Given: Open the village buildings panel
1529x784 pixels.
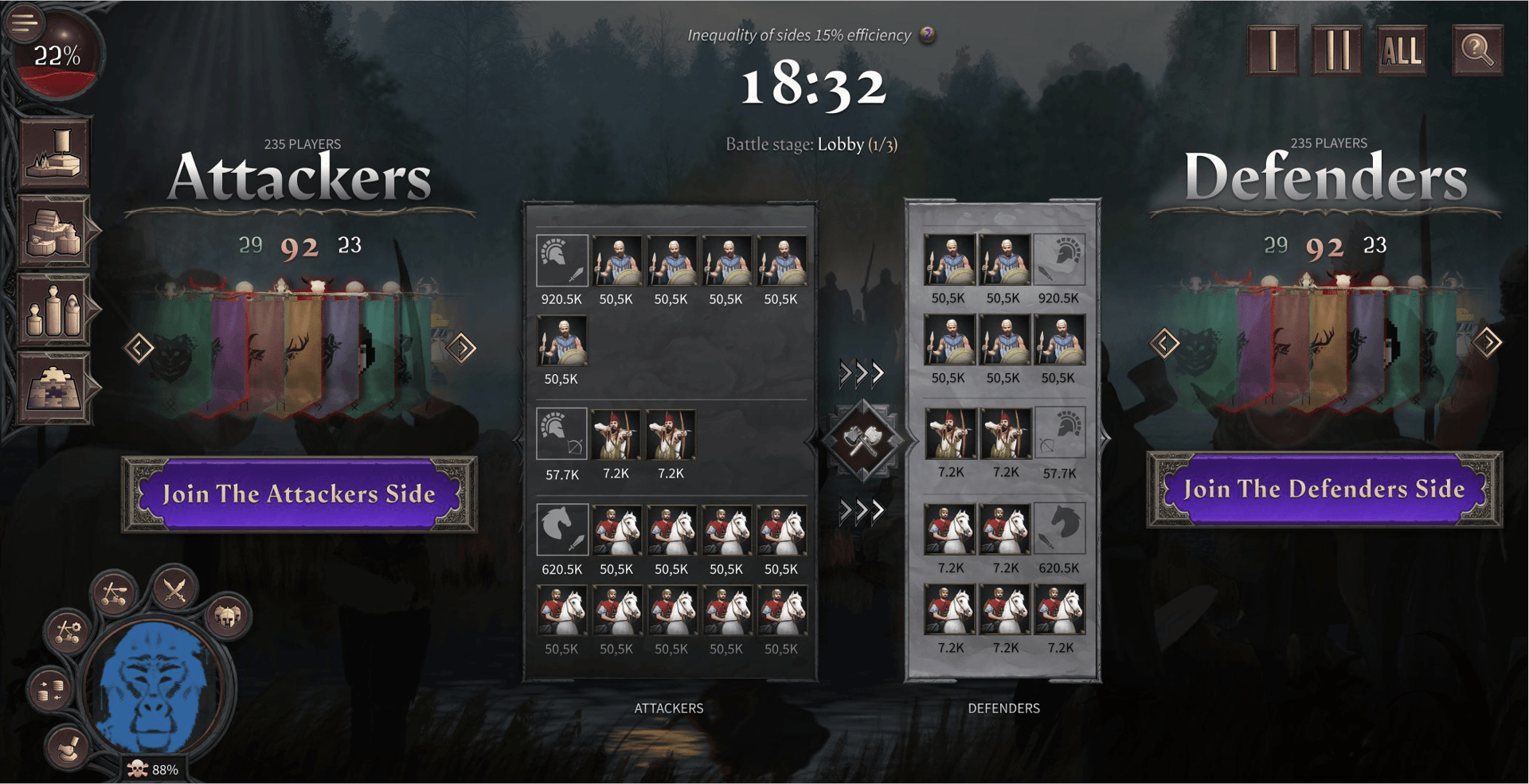Looking at the screenshot, I should (x=54, y=232).
